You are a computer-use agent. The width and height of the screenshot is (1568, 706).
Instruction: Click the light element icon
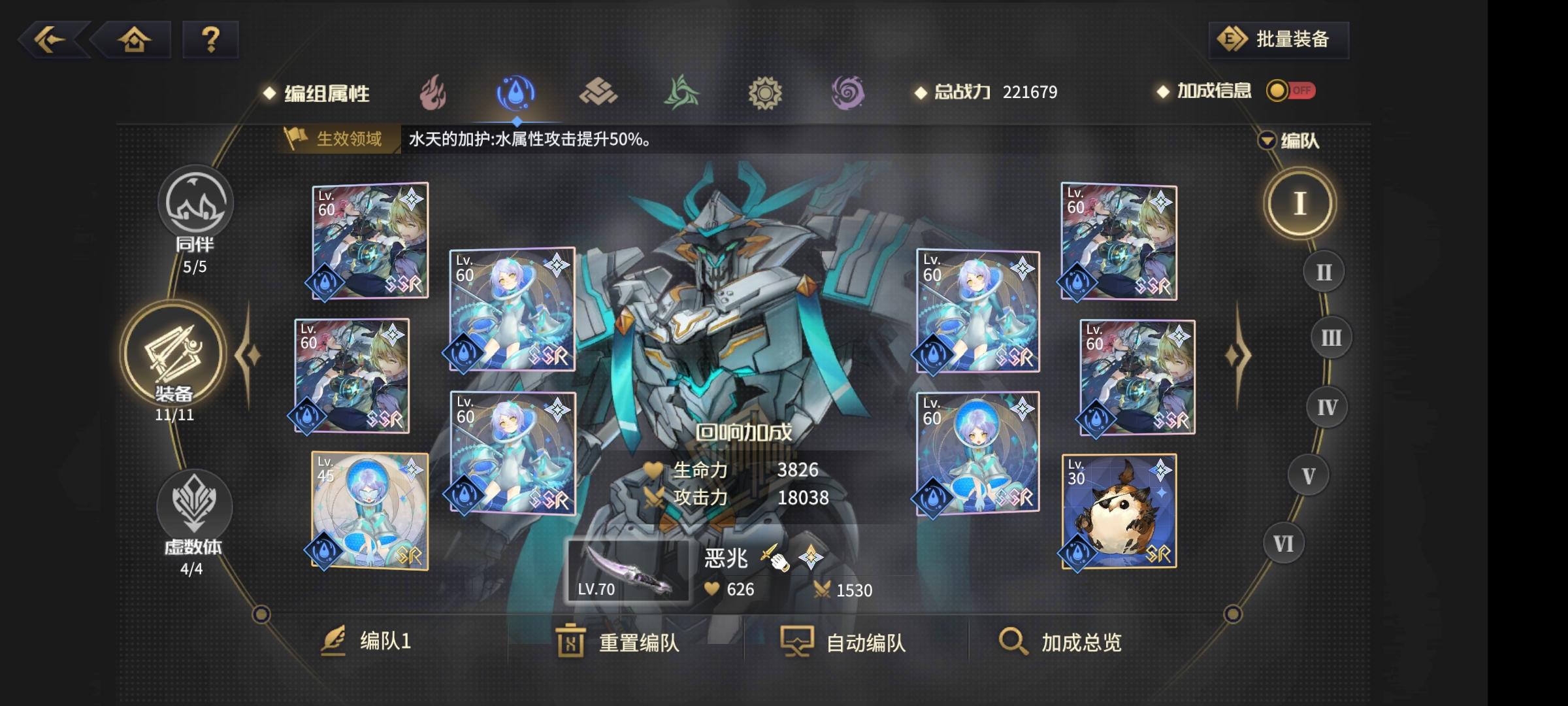click(x=767, y=92)
